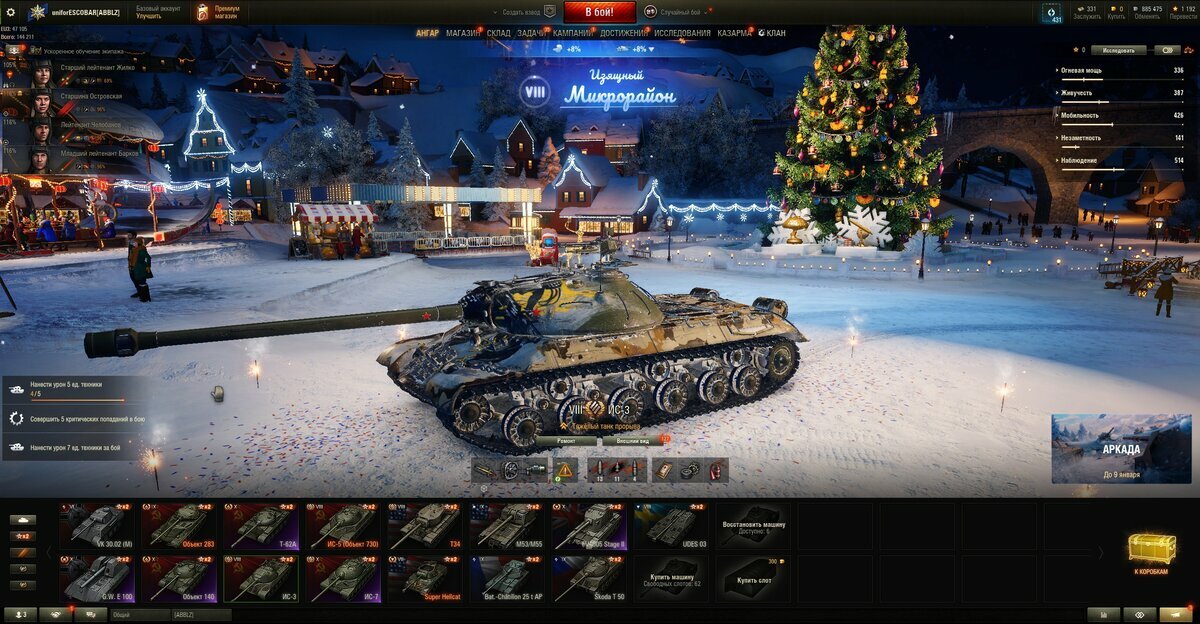1200x624 pixels.
Task: Show the КАЗАРМА tab
Action: click(x=734, y=33)
